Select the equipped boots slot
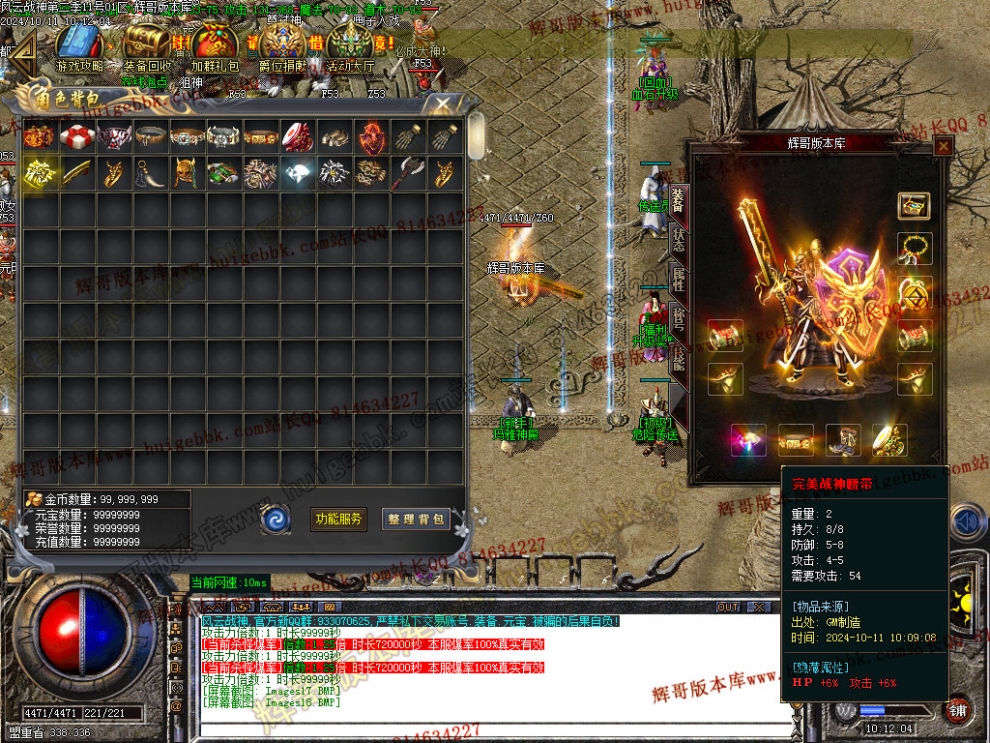The width and height of the screenshot is (990, 743). (841, 438)
